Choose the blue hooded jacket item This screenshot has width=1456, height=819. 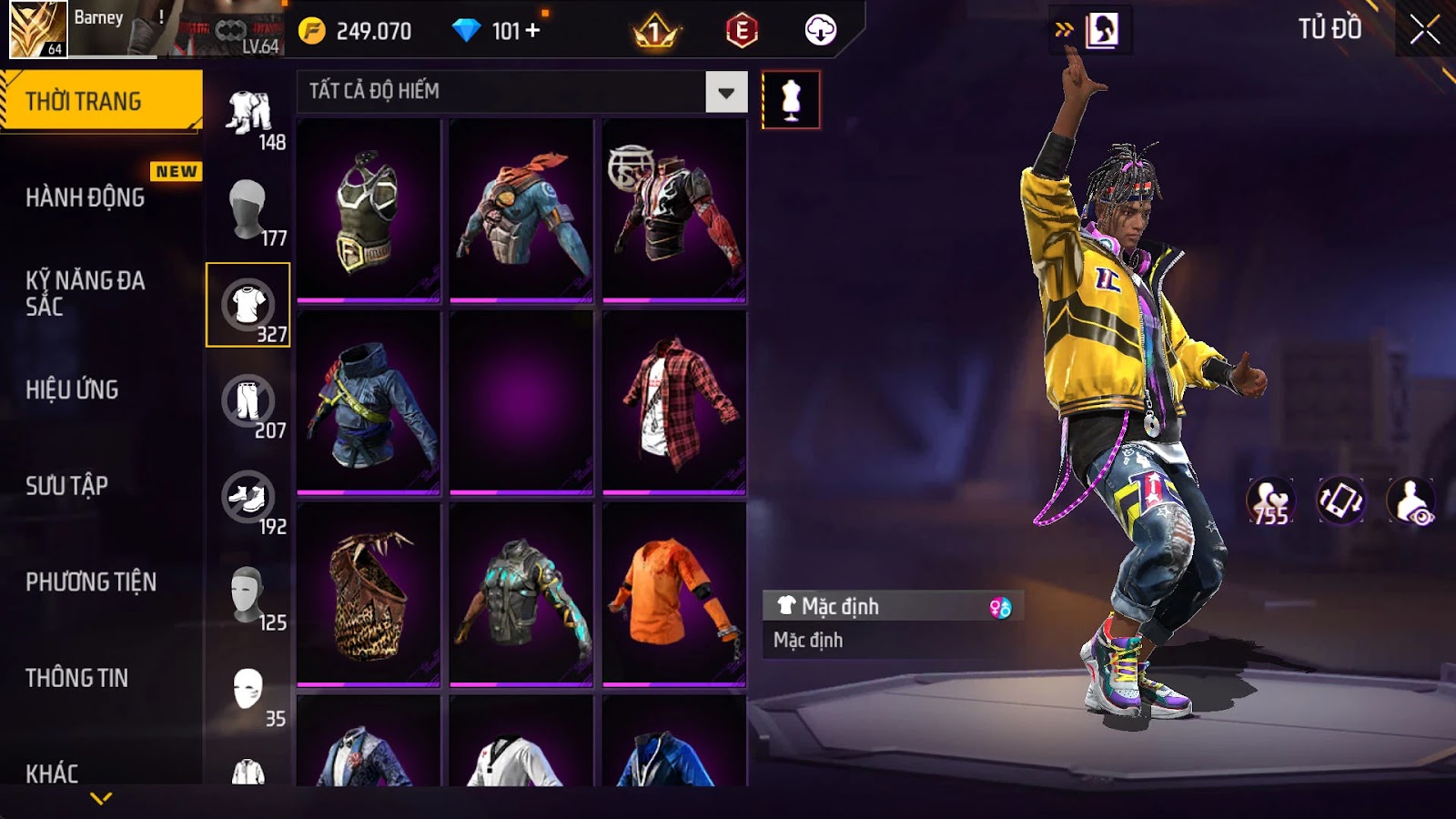(x=369, y=401)
